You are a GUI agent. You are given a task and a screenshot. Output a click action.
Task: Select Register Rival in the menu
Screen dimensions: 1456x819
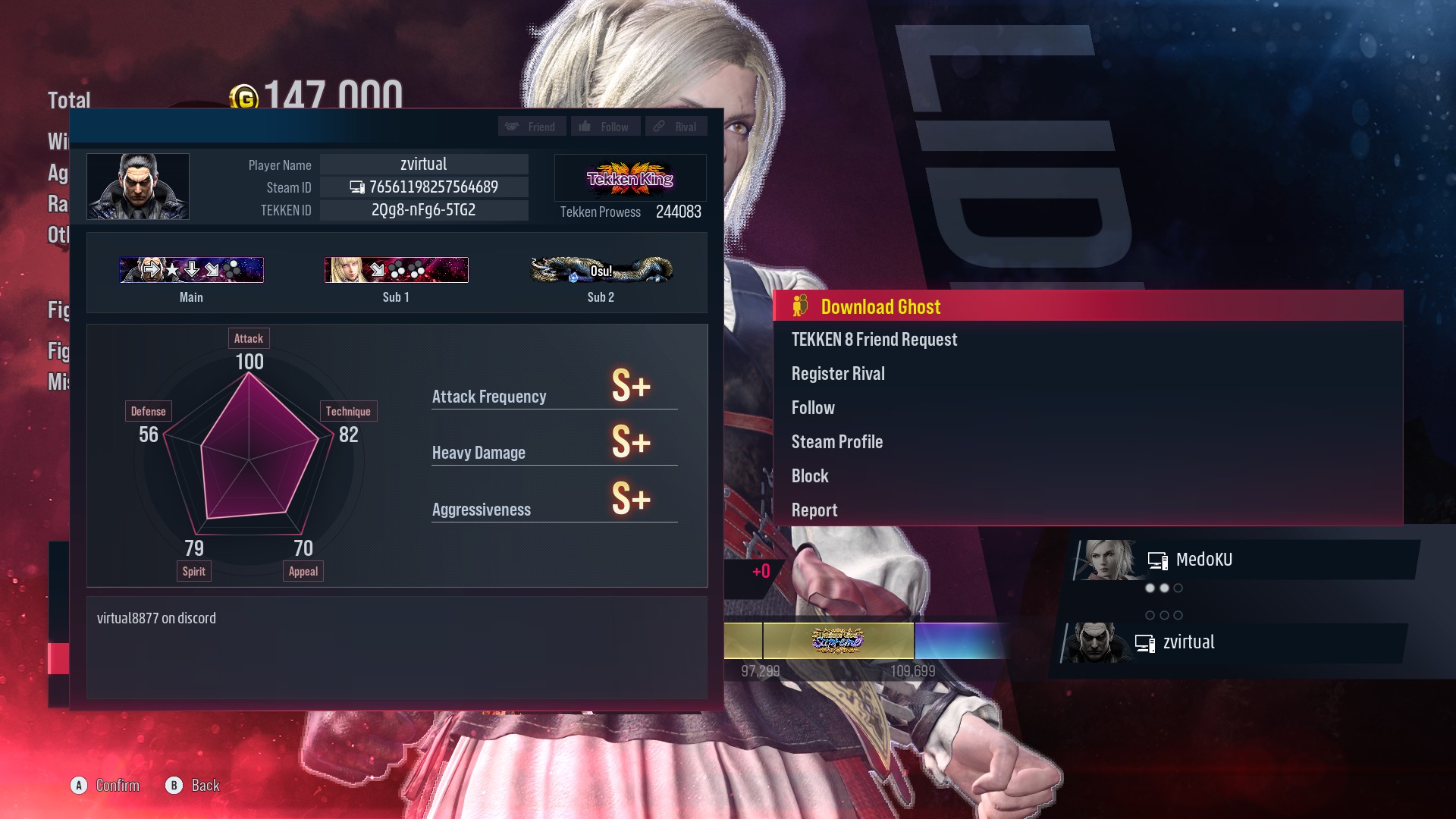(x=838, y=373)
